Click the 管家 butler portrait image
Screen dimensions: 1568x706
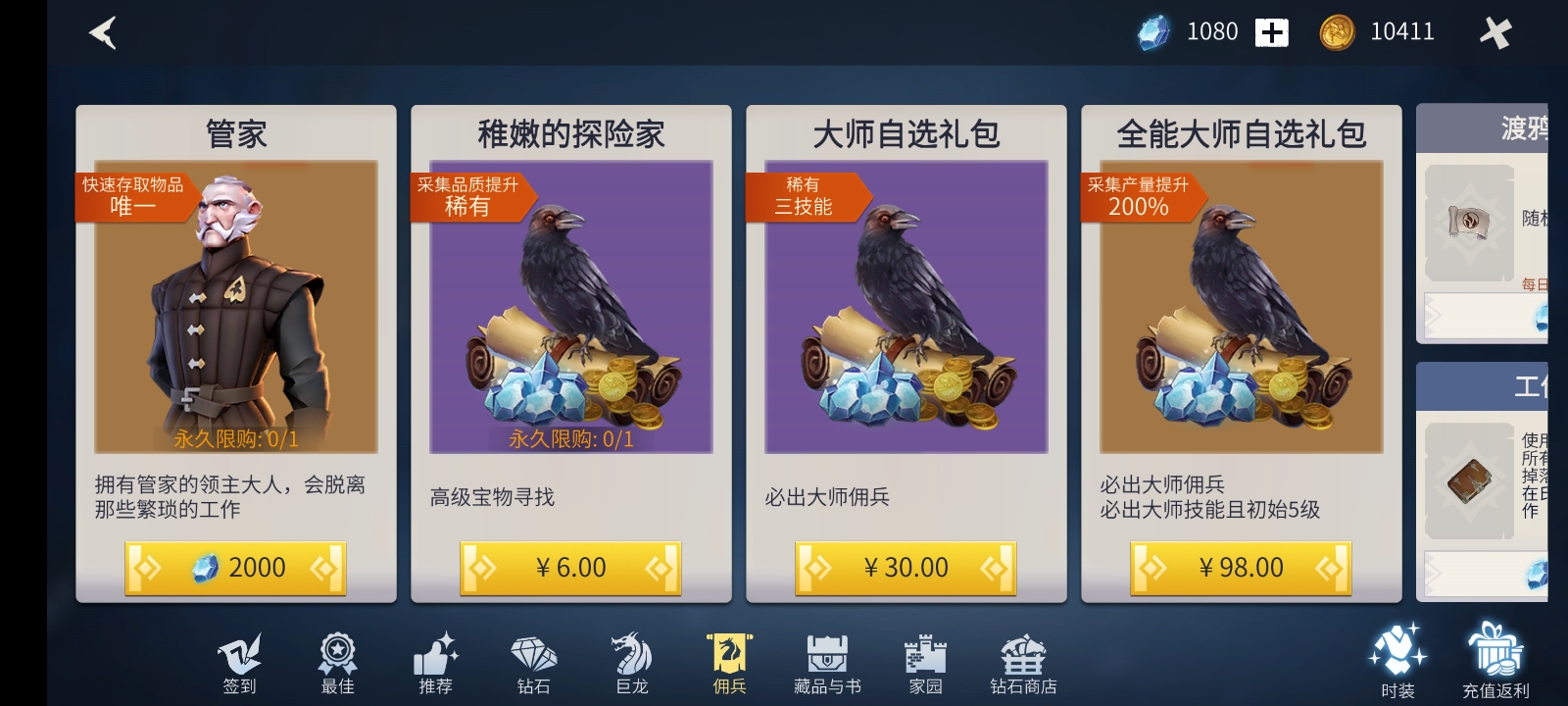235,304
